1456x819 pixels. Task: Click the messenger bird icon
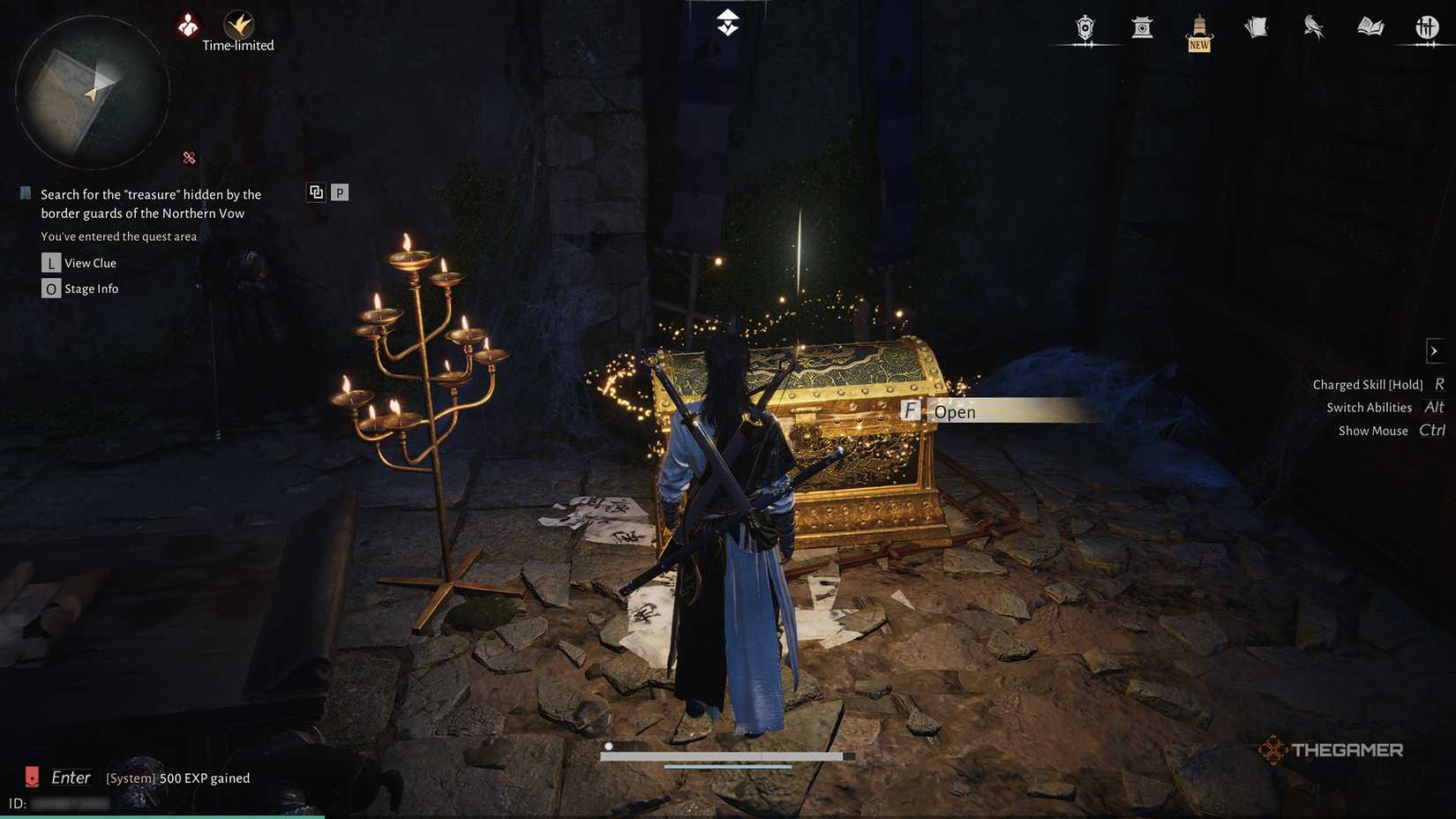[1312, 28]
